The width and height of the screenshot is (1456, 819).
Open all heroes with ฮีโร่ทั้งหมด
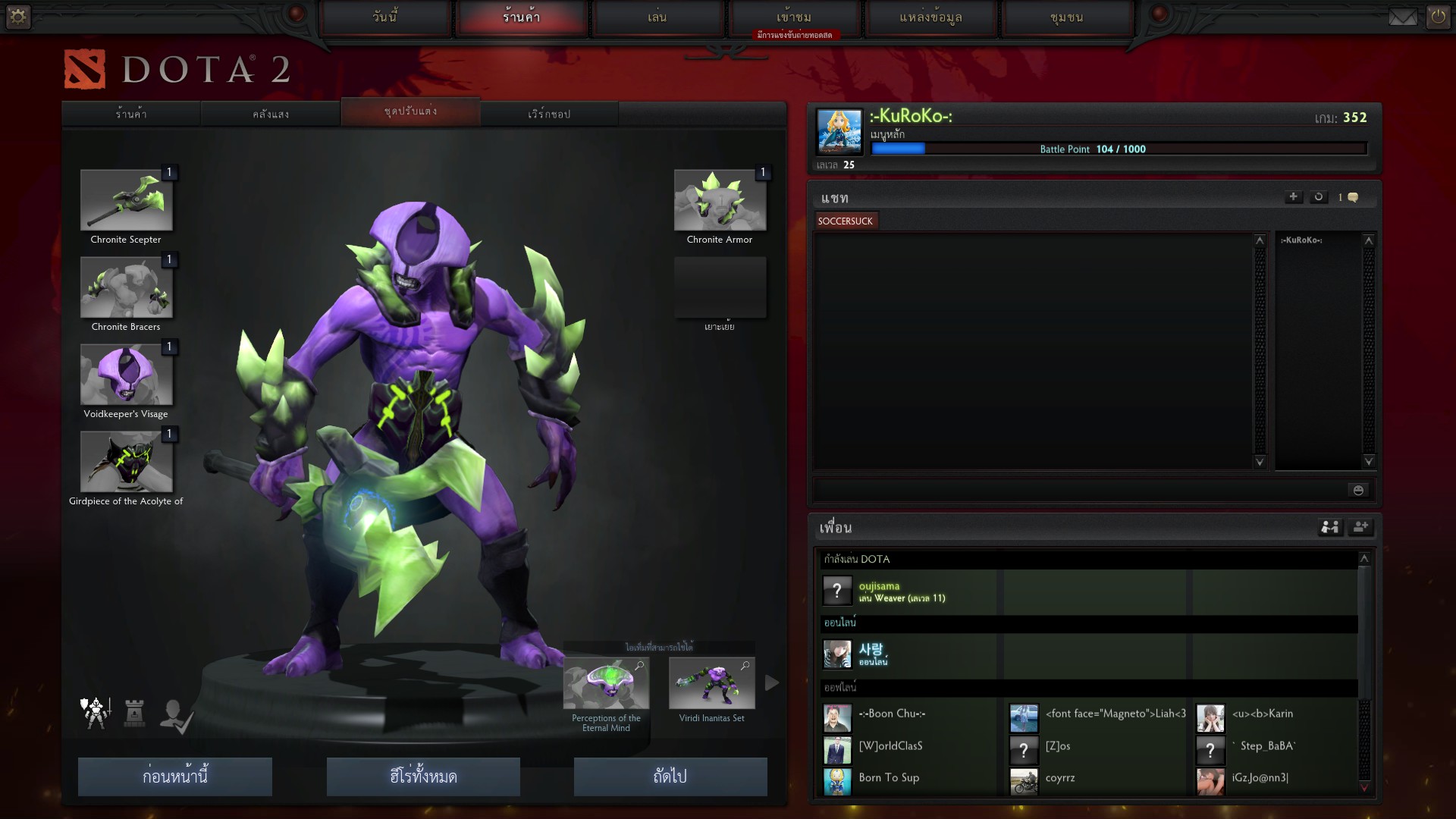click(423, 777)
